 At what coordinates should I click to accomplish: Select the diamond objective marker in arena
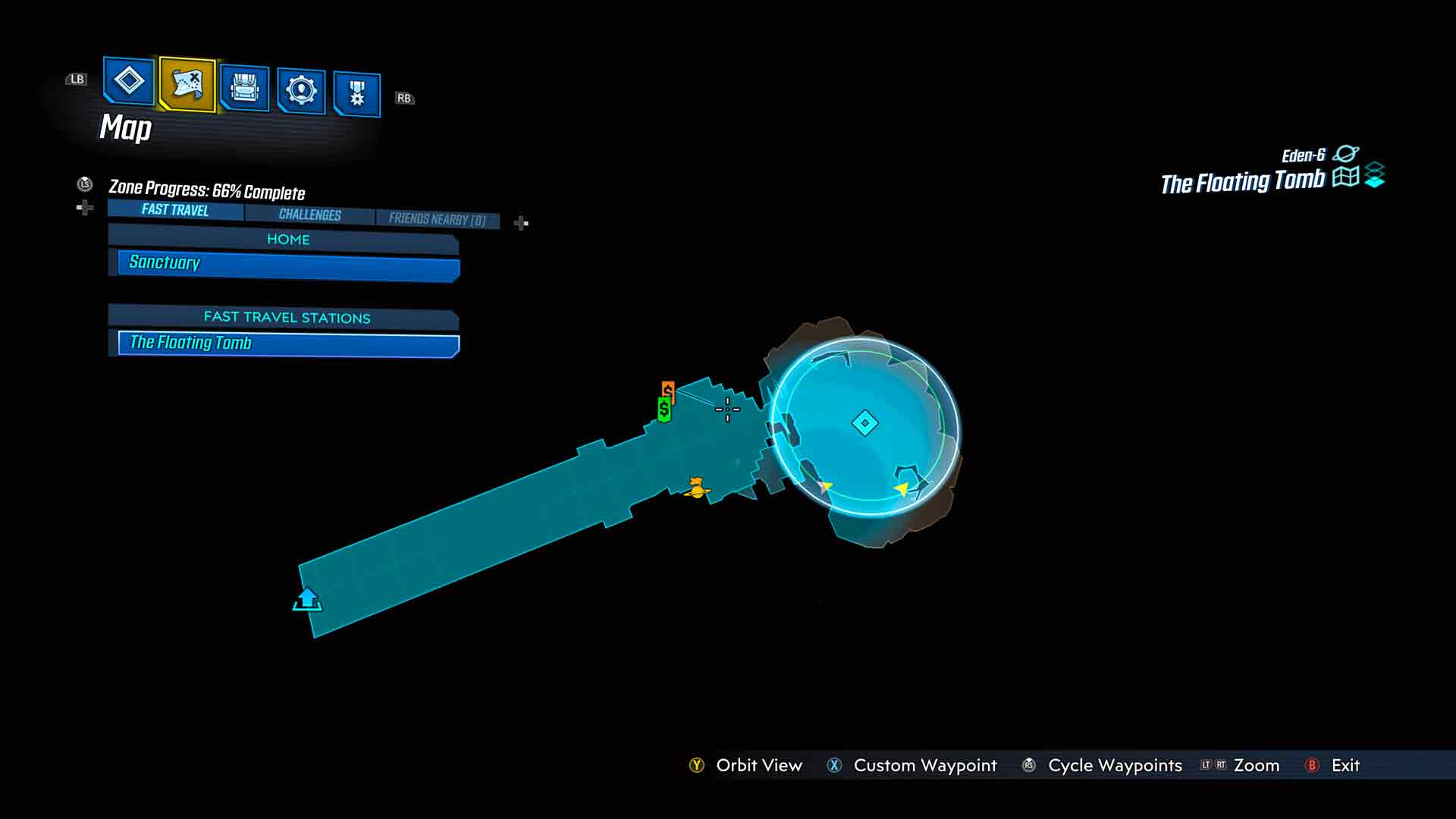[864, 423]
